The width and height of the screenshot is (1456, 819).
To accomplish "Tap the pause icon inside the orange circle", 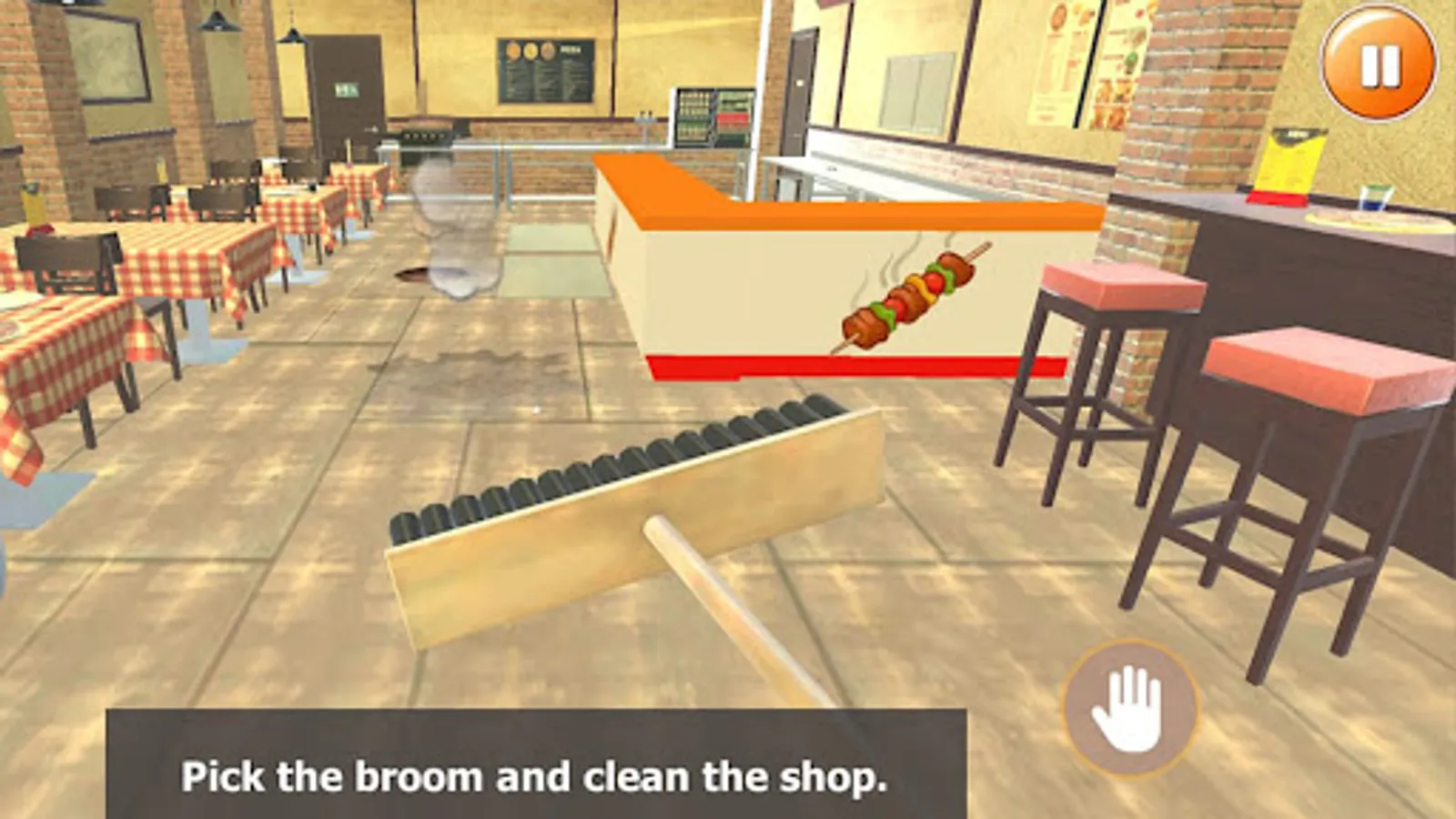I will [x=1377, y=66].
